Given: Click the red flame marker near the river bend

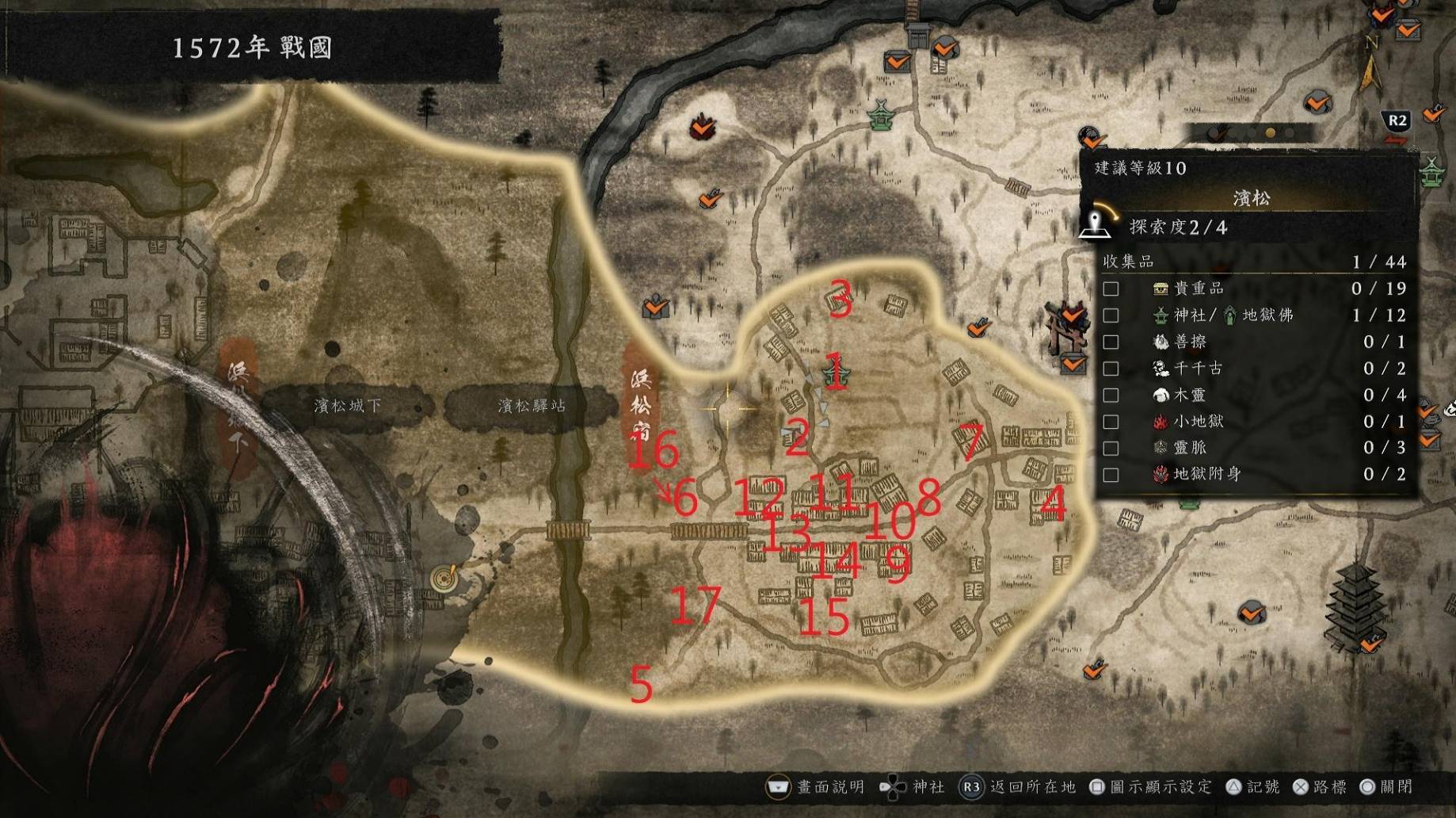Looking at the screenshot, I should 701,126.
